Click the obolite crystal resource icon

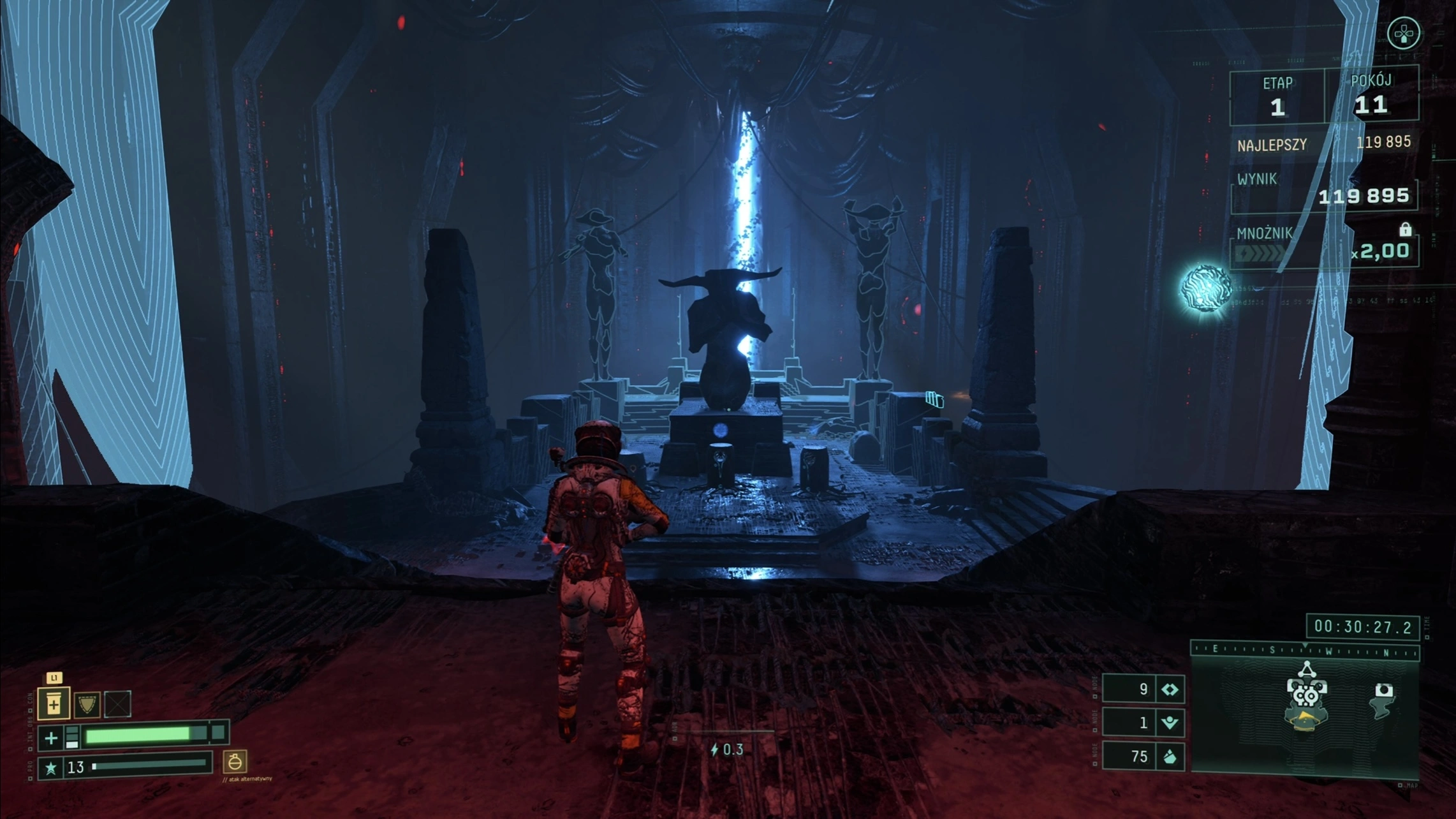coord(1170,756)
